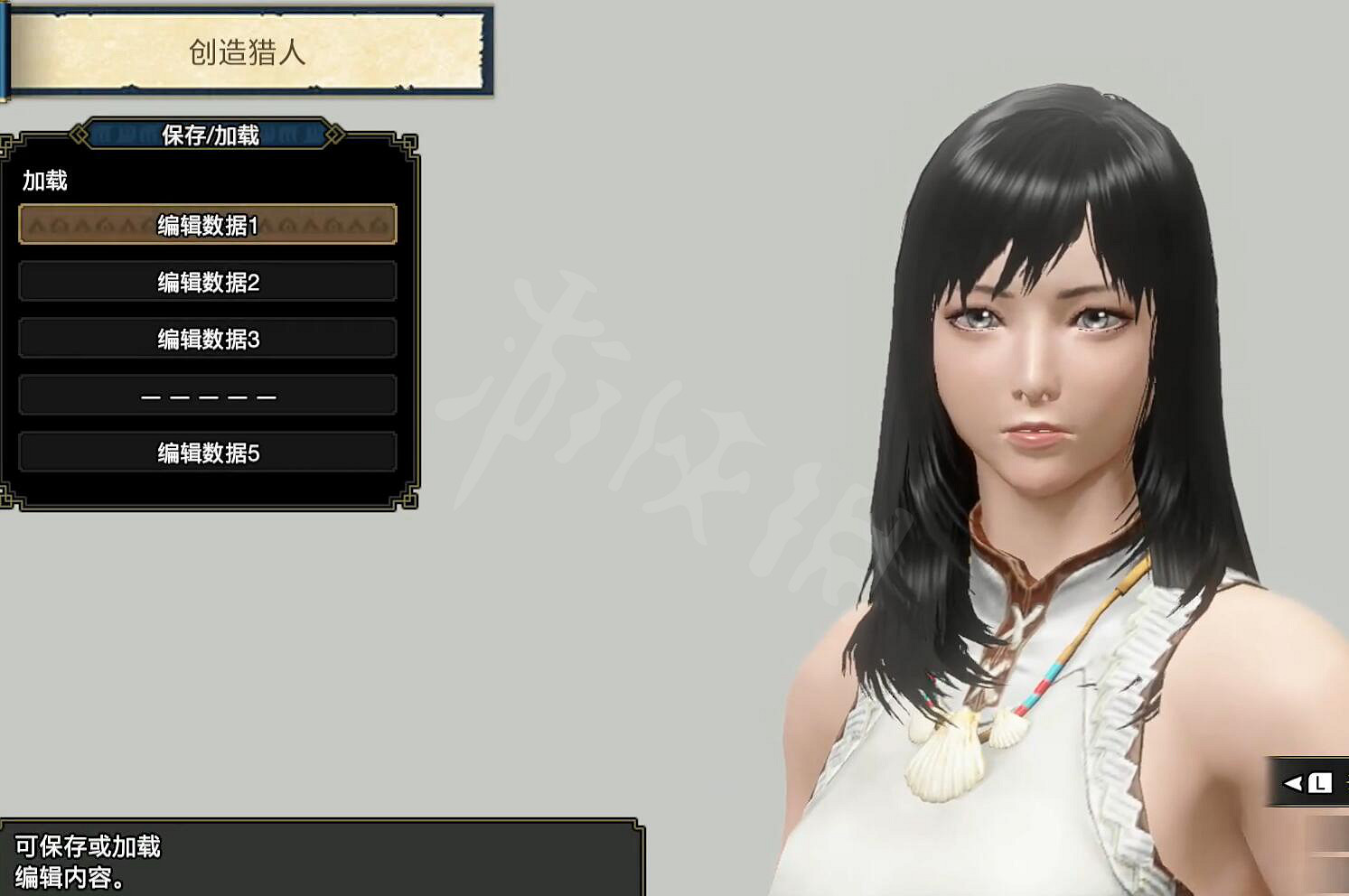Toggle the empty dashed save slot
This screenshot has height=896, width=1349.
[x=208, y=395]
